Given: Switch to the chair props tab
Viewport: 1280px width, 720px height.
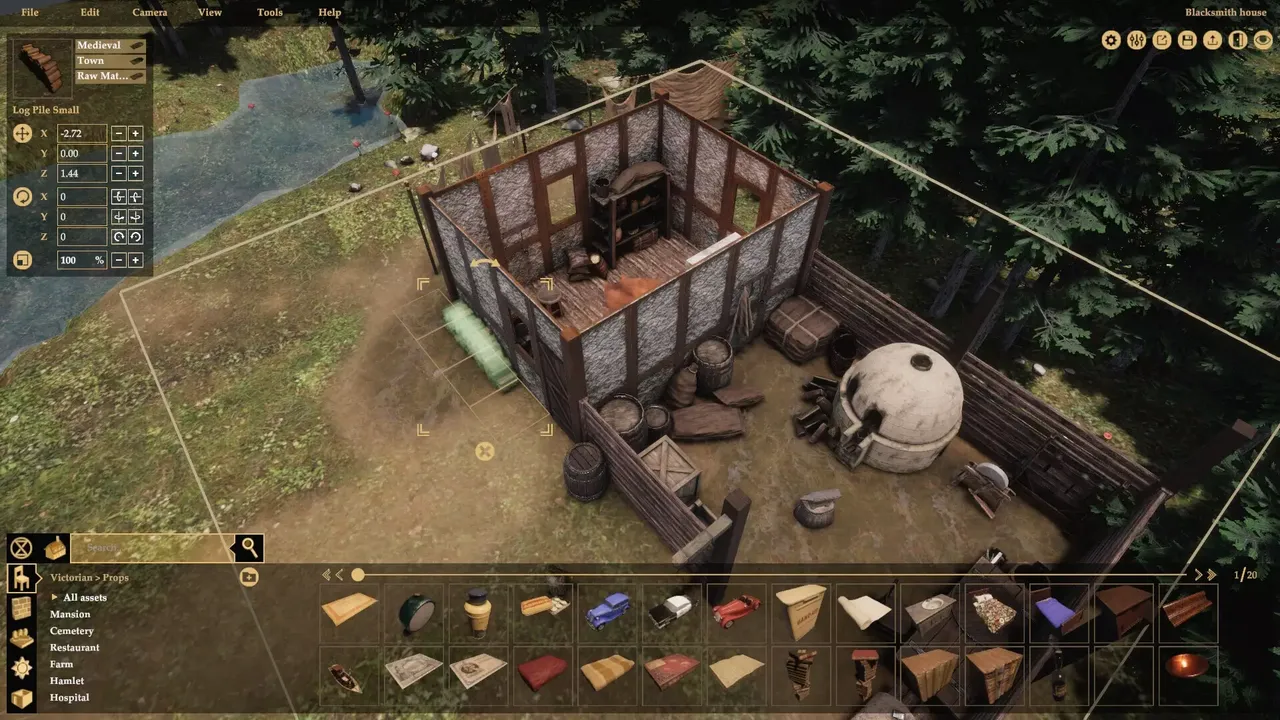Looking at the screenshot, I should point(21,577).
